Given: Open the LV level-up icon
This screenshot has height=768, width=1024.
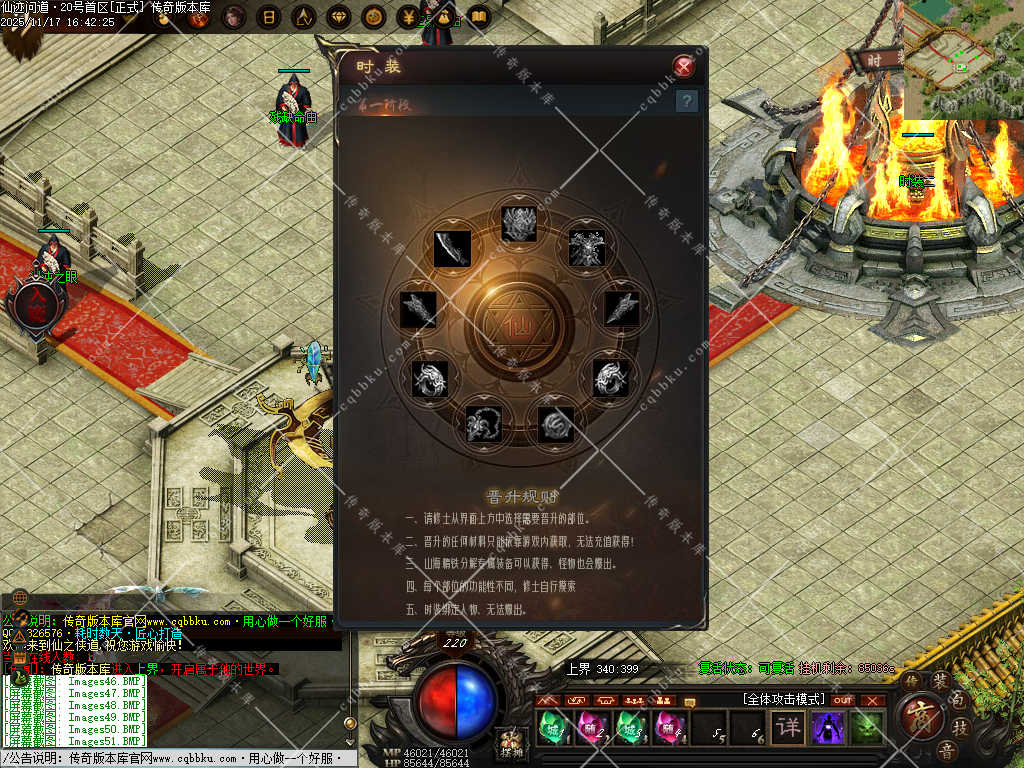Looking at the screenshot, I should [x=303, y=17].
